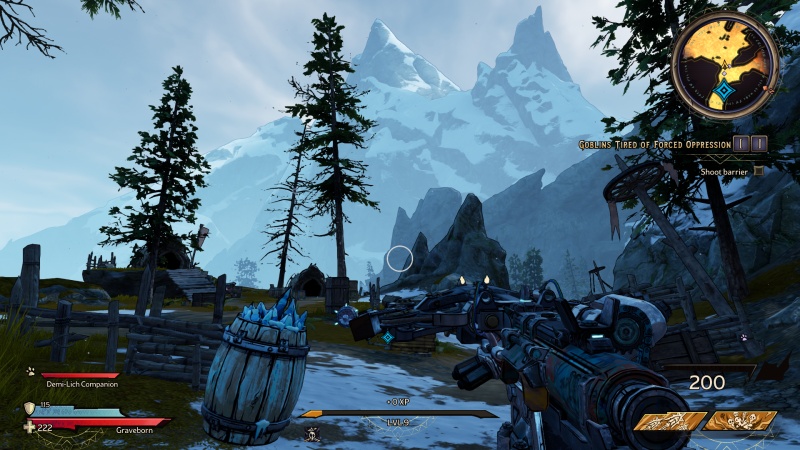This screenshot has width=800, height=450.
Task: Click the Demi-Lich Companion paw icon
Action: click(31, 370)
